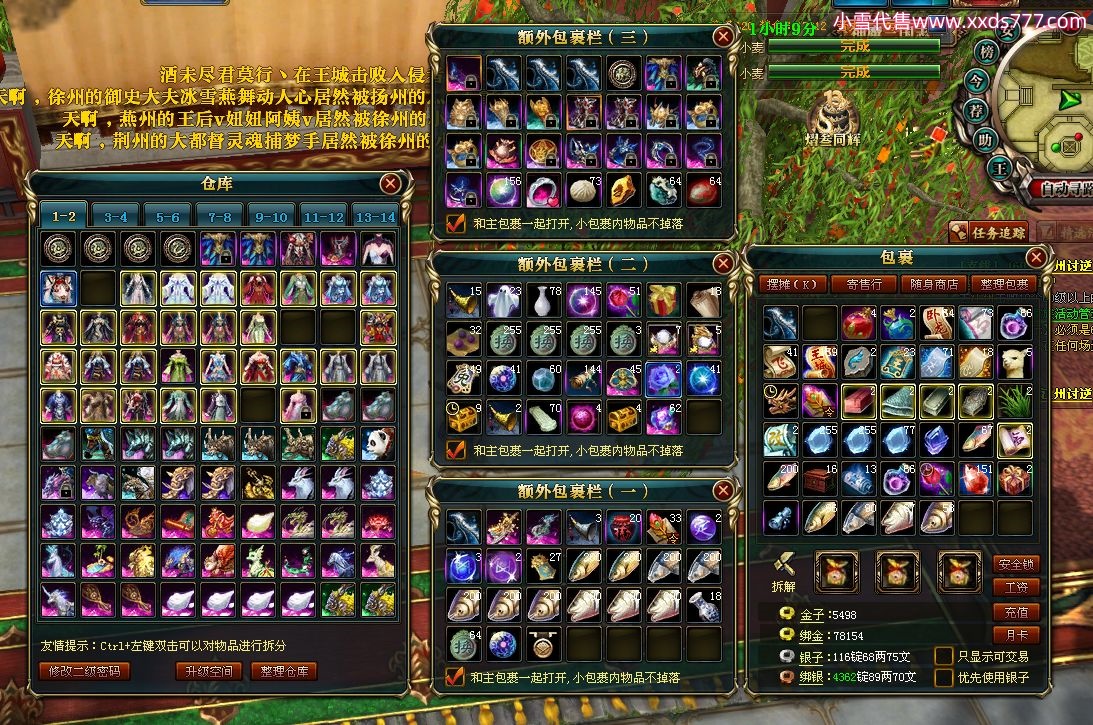1093x725 pixels.
Task: Click the 修改二级密码 button
Action: 84,671
